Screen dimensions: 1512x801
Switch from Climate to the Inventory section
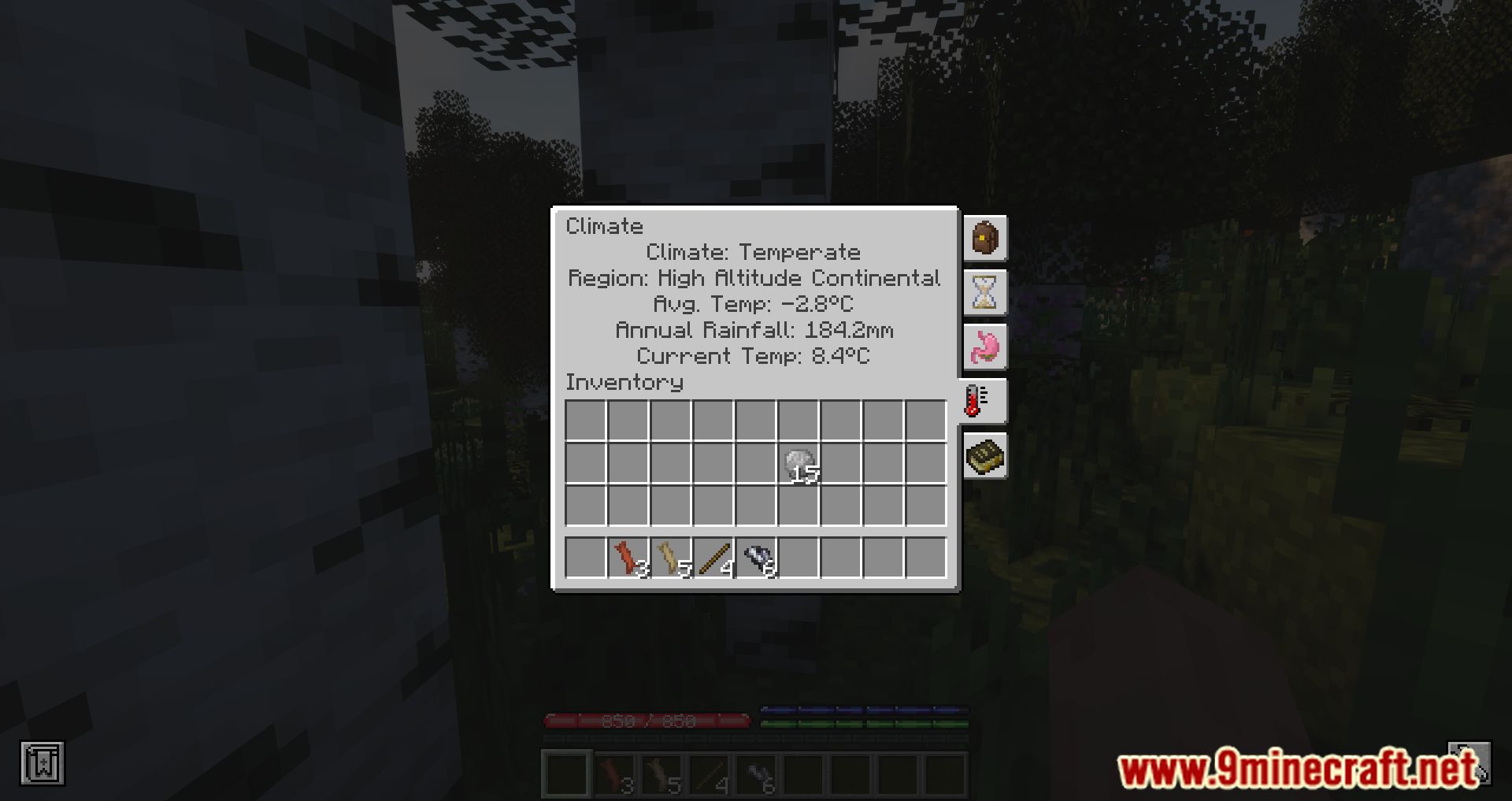624,382
